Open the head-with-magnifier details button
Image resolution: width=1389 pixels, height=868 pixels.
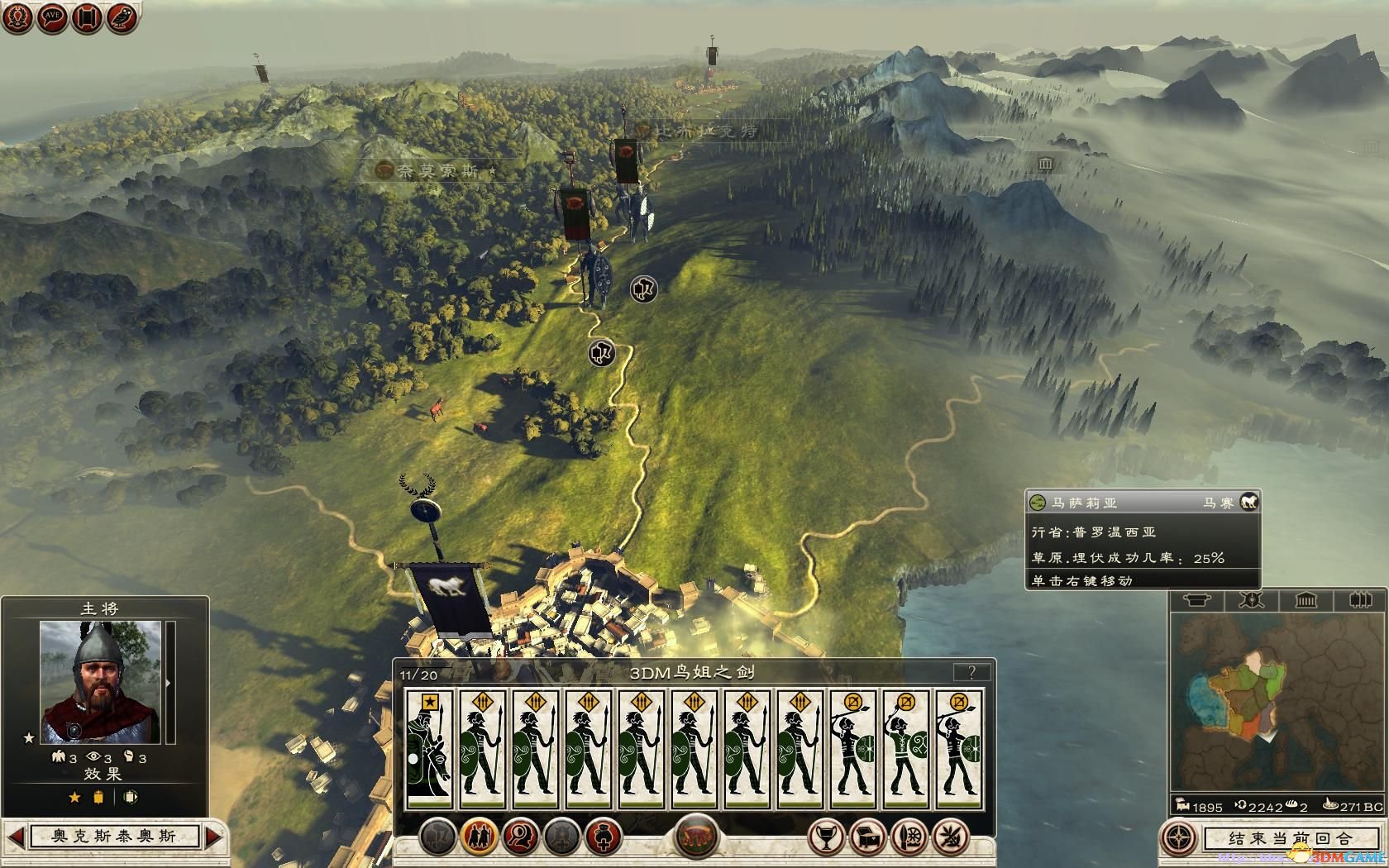coord(520,837)
